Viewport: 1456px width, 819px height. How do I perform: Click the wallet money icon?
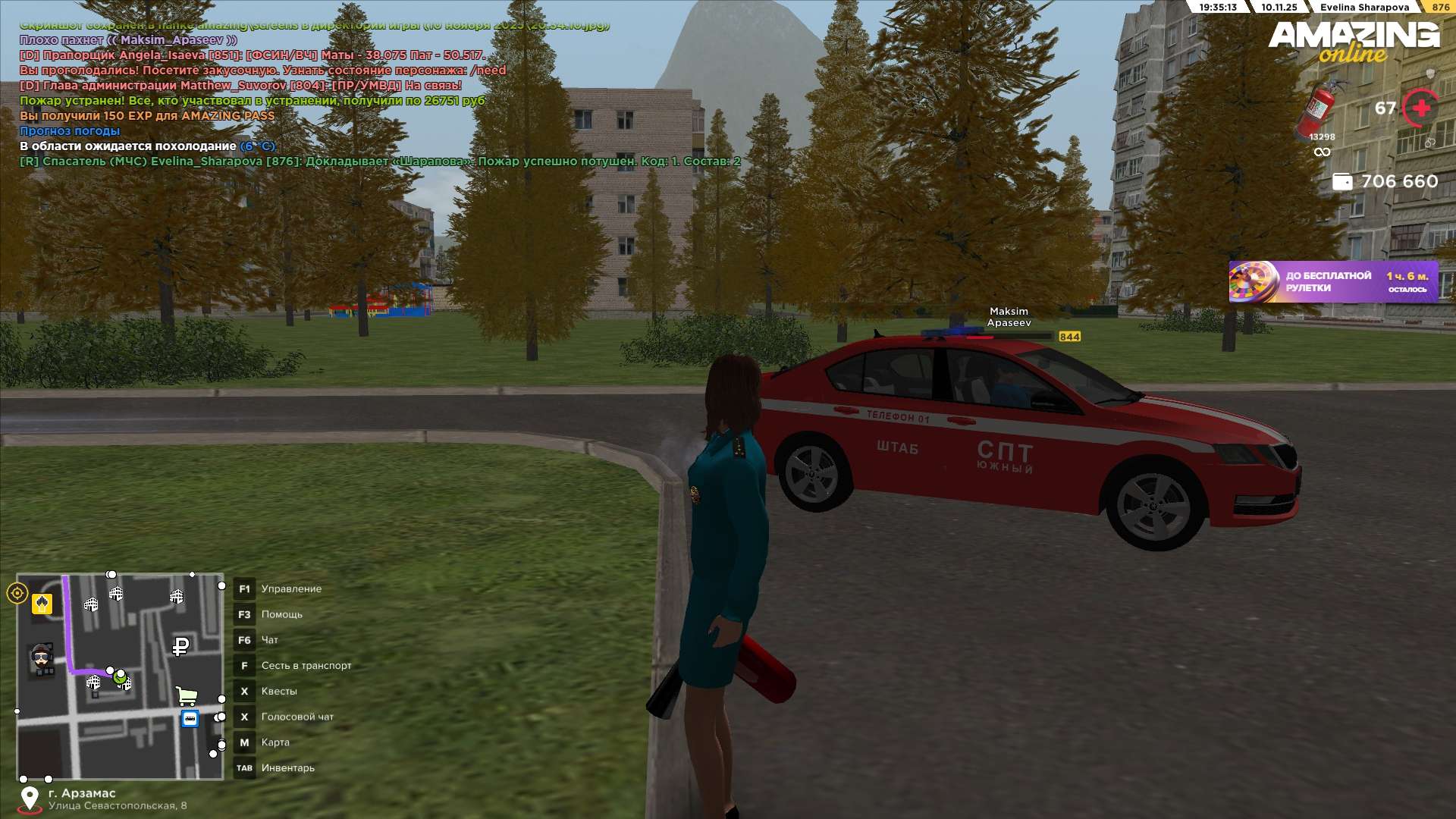1342,182
